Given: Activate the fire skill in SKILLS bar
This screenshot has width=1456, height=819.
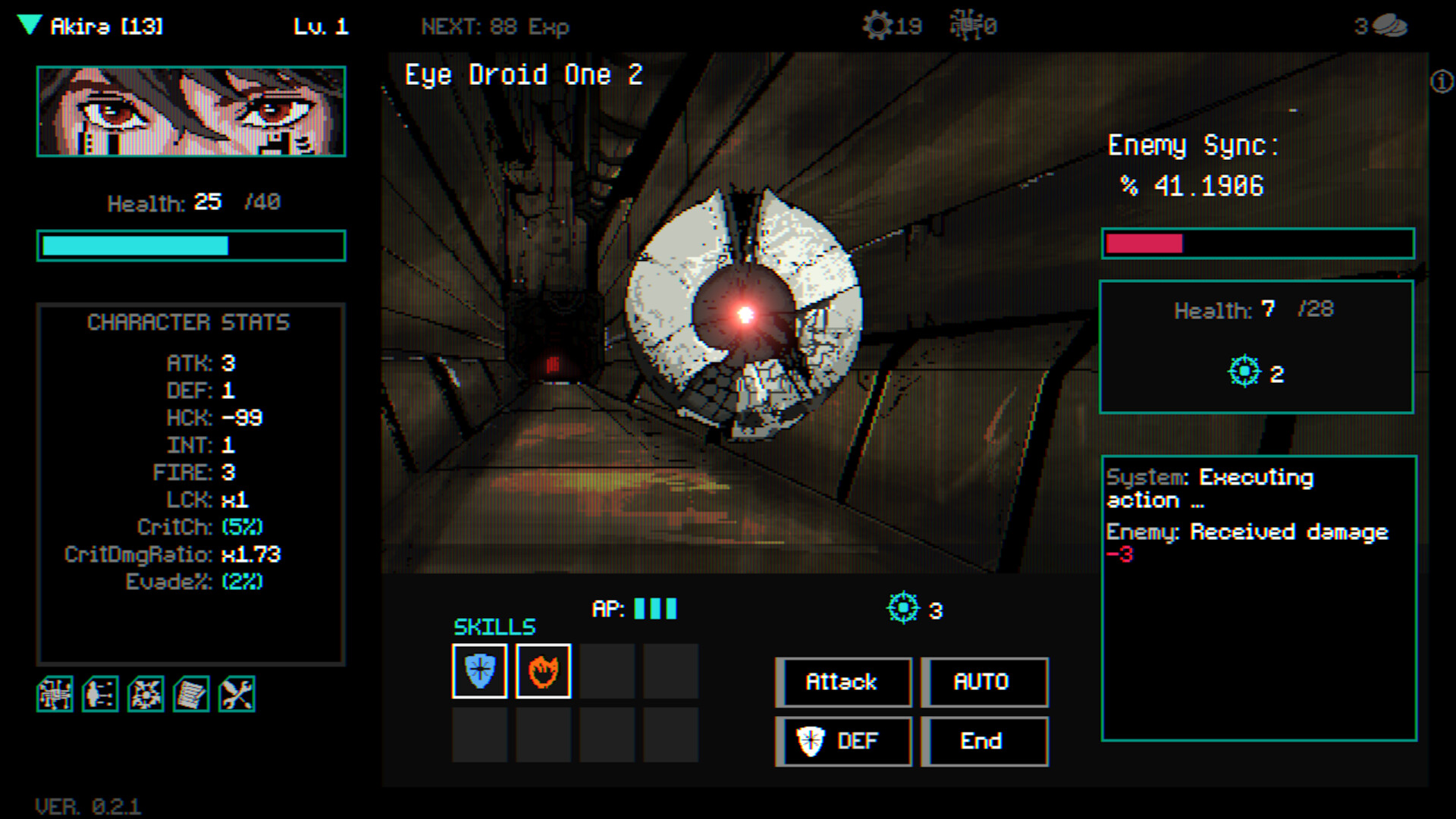Looking at the screenshot, I should coord(543,670).
